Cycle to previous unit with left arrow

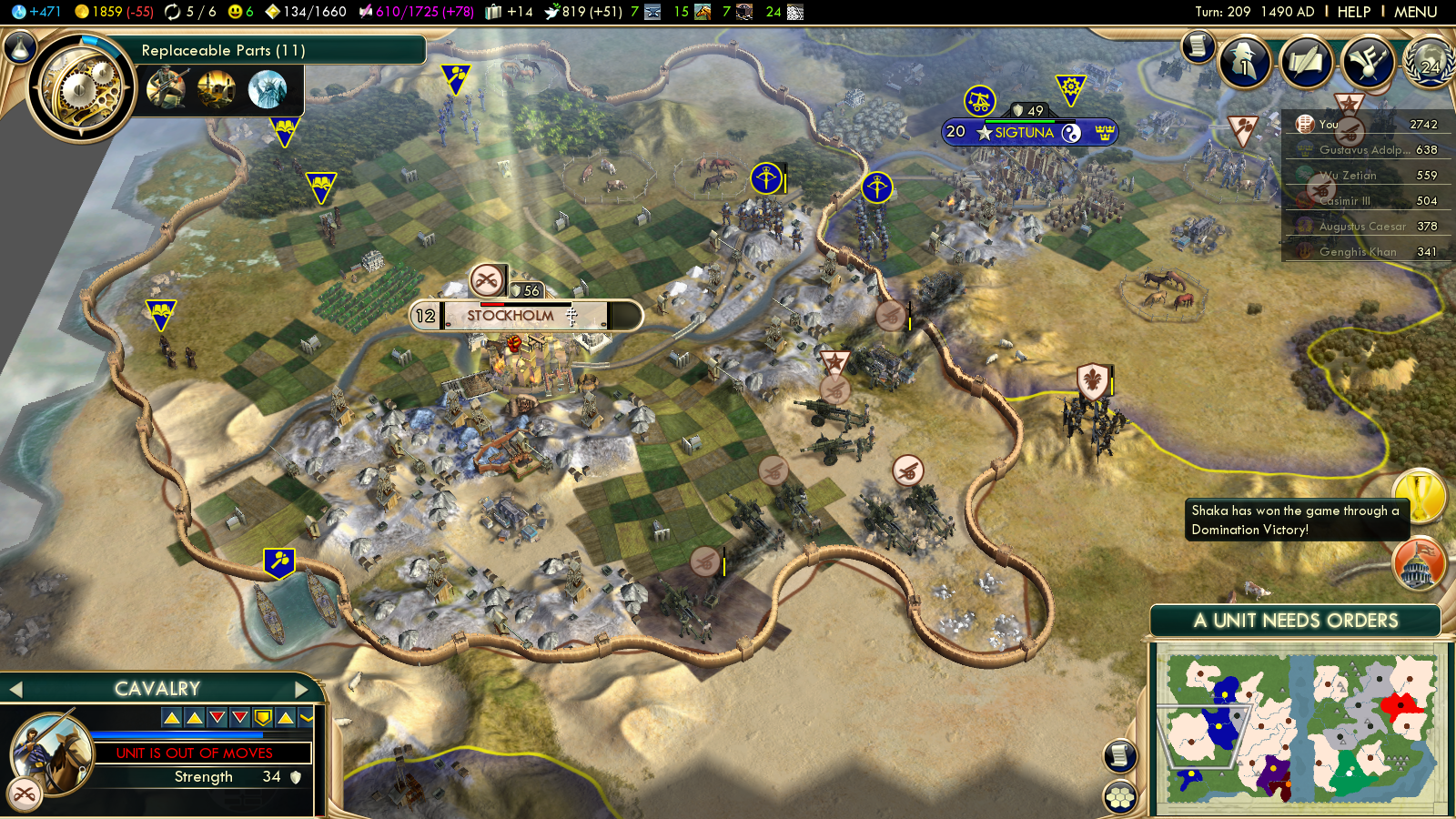coord(15,690)
